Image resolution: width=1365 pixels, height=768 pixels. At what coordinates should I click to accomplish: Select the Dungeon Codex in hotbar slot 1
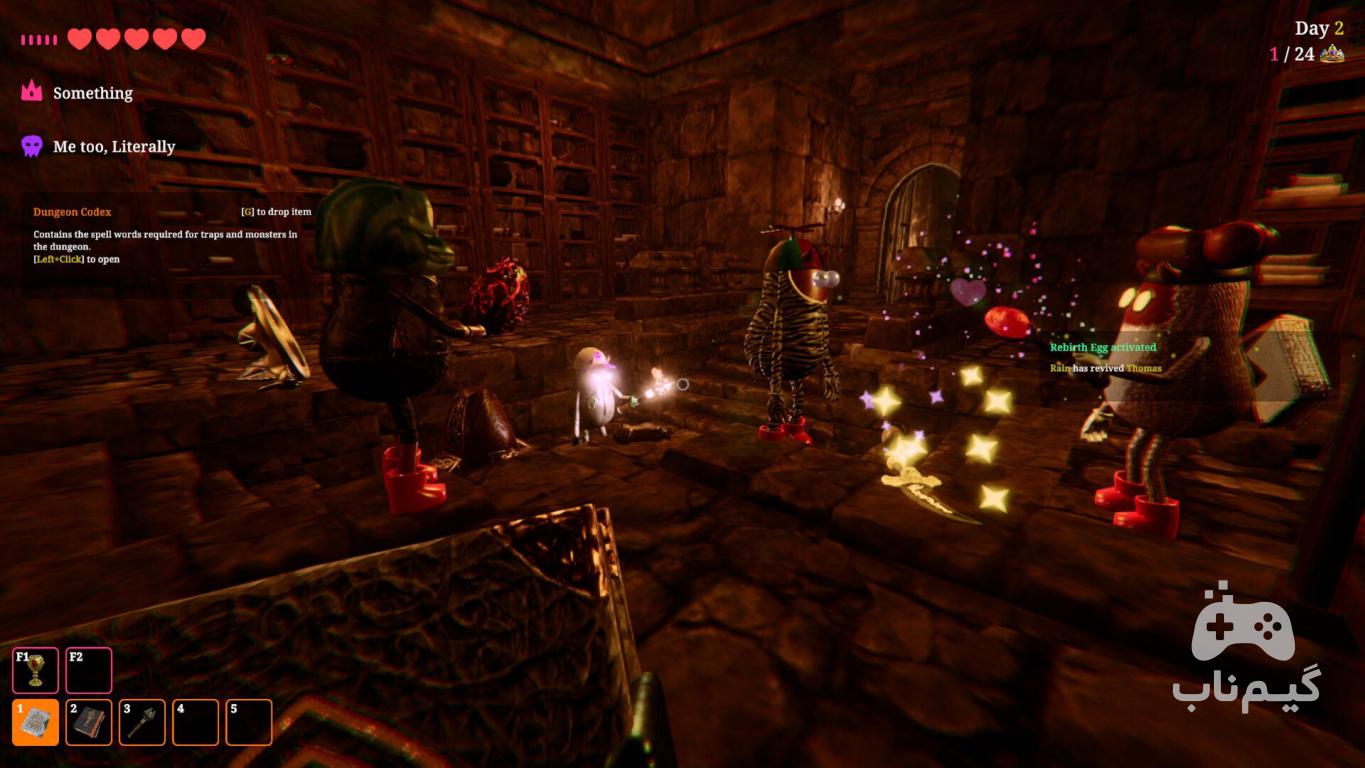35,722
